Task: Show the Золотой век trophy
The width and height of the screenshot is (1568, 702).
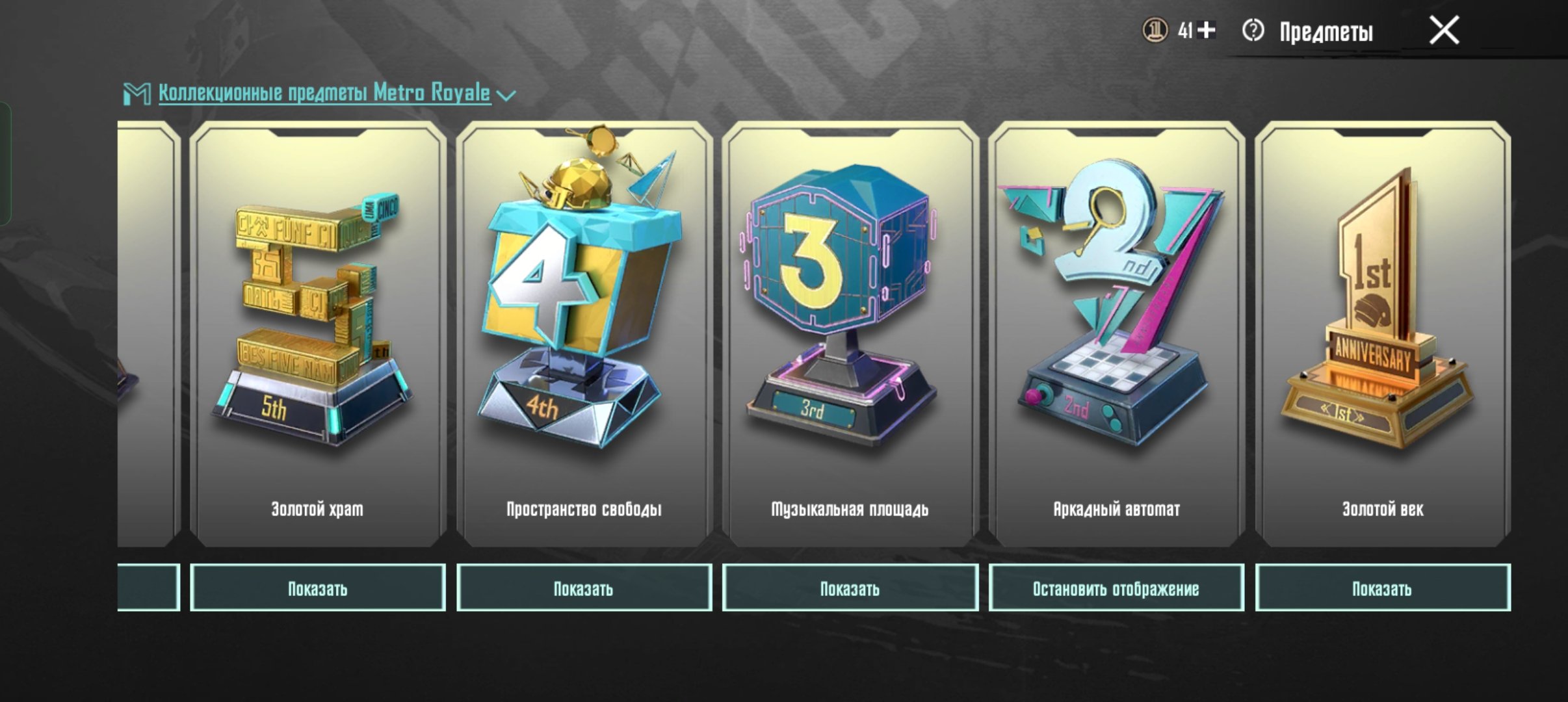Action: pyautogui.click(x=1383, y=588)
